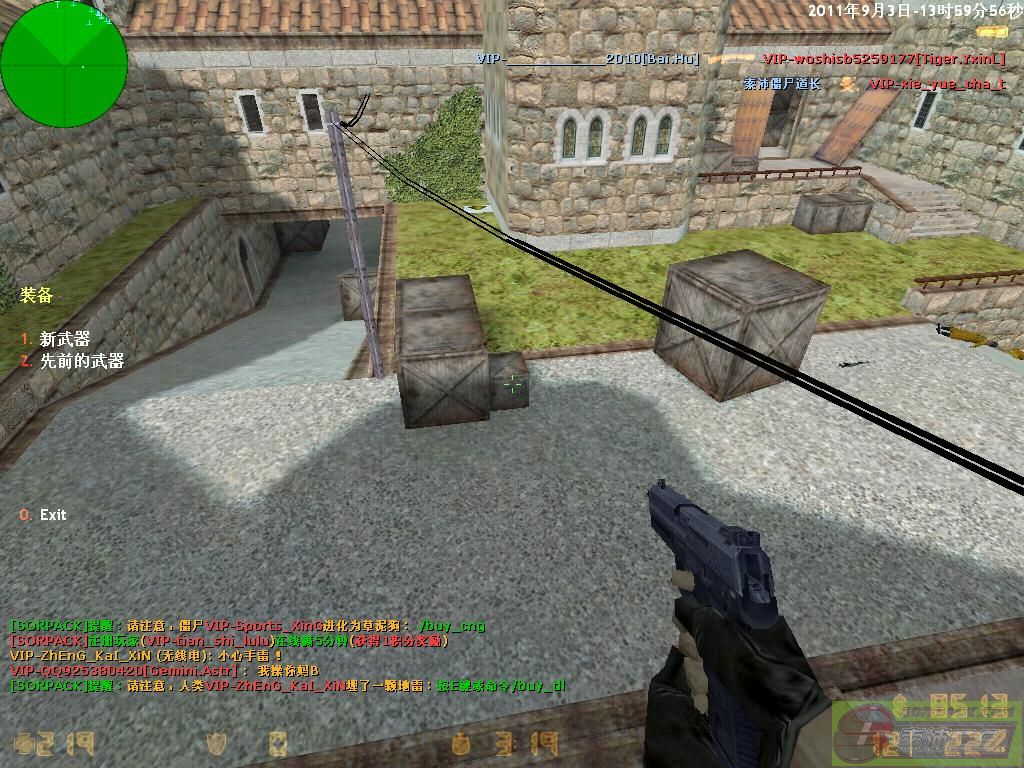This screenshot has width=1024, height=768.
Task: Click the green radar minimap
Action: click(64, 64)
